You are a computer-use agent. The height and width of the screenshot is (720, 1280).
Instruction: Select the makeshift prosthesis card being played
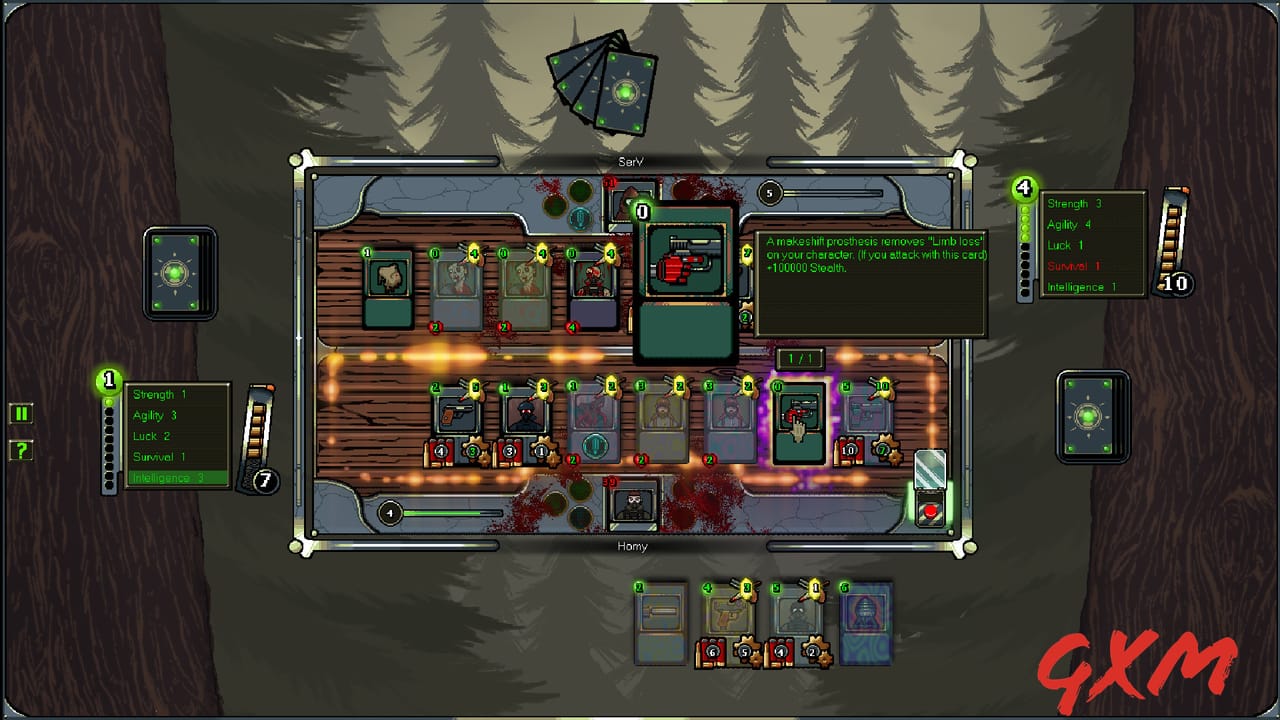tap(685, 275)
